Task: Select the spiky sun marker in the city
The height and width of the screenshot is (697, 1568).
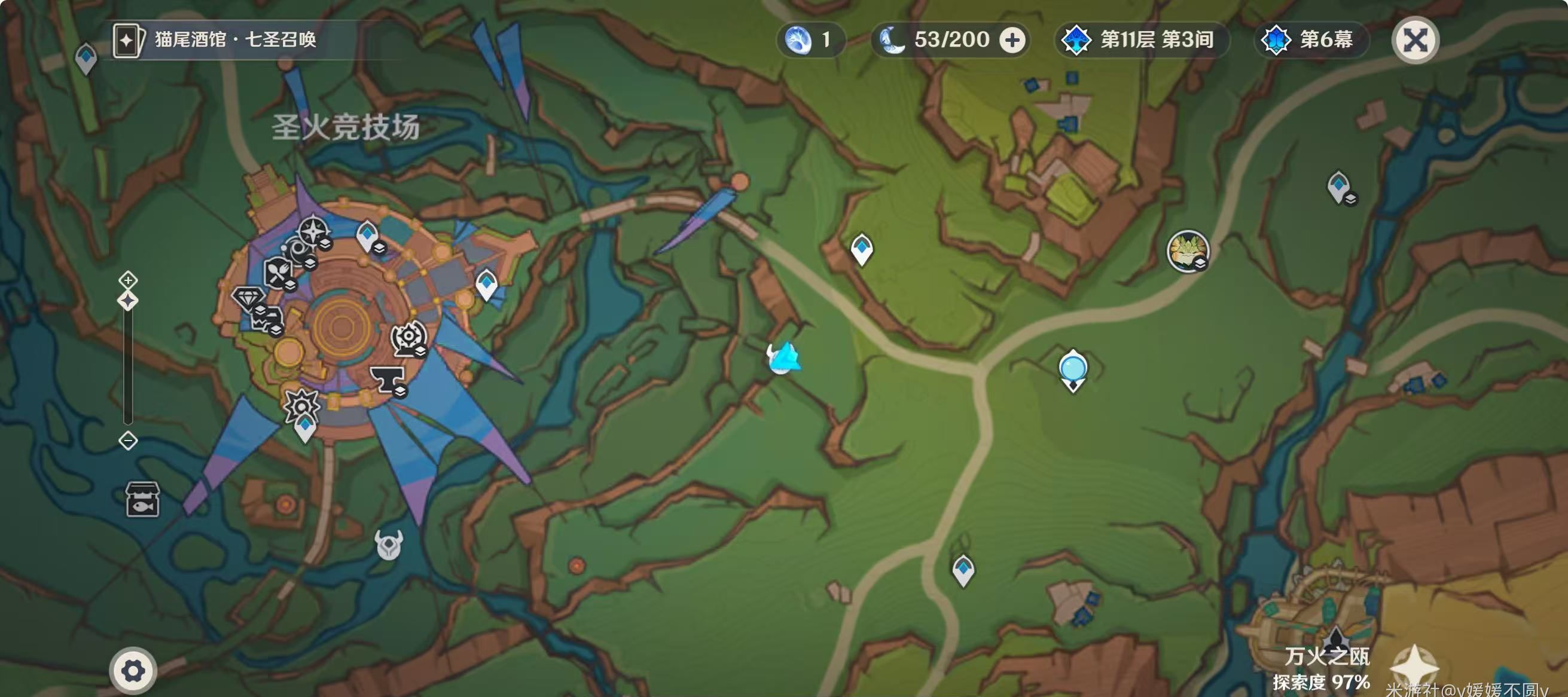Action: point(302,404)
